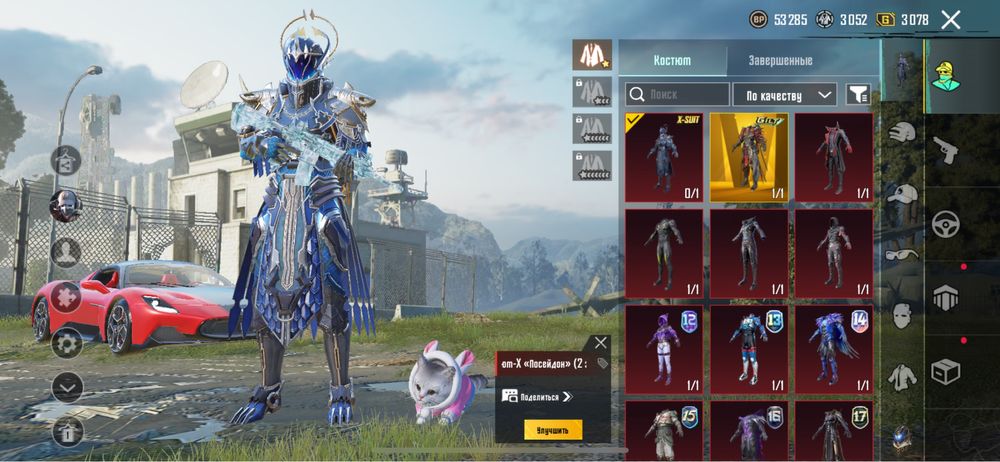Tap the yellow Улучшить upgrade button
Viewport: 1000px width, 462px height.
[x=553, y=430]
